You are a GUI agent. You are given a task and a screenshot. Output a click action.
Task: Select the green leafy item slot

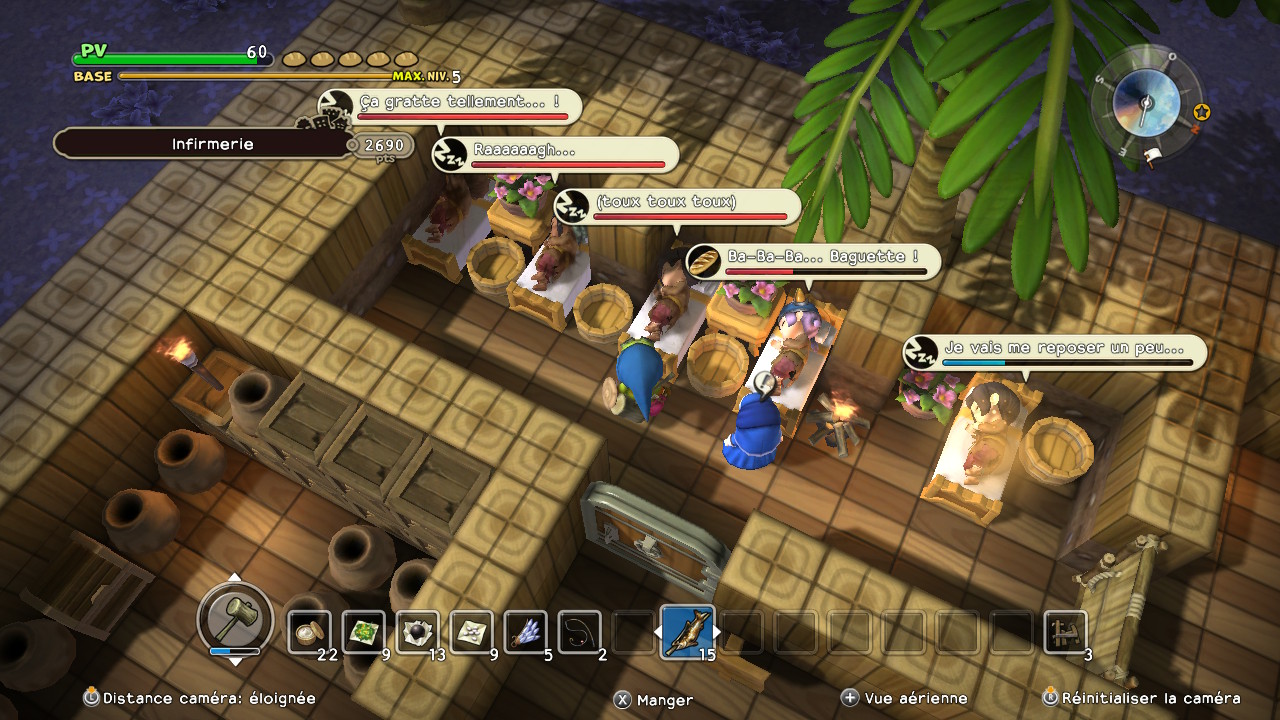(364, 632)
